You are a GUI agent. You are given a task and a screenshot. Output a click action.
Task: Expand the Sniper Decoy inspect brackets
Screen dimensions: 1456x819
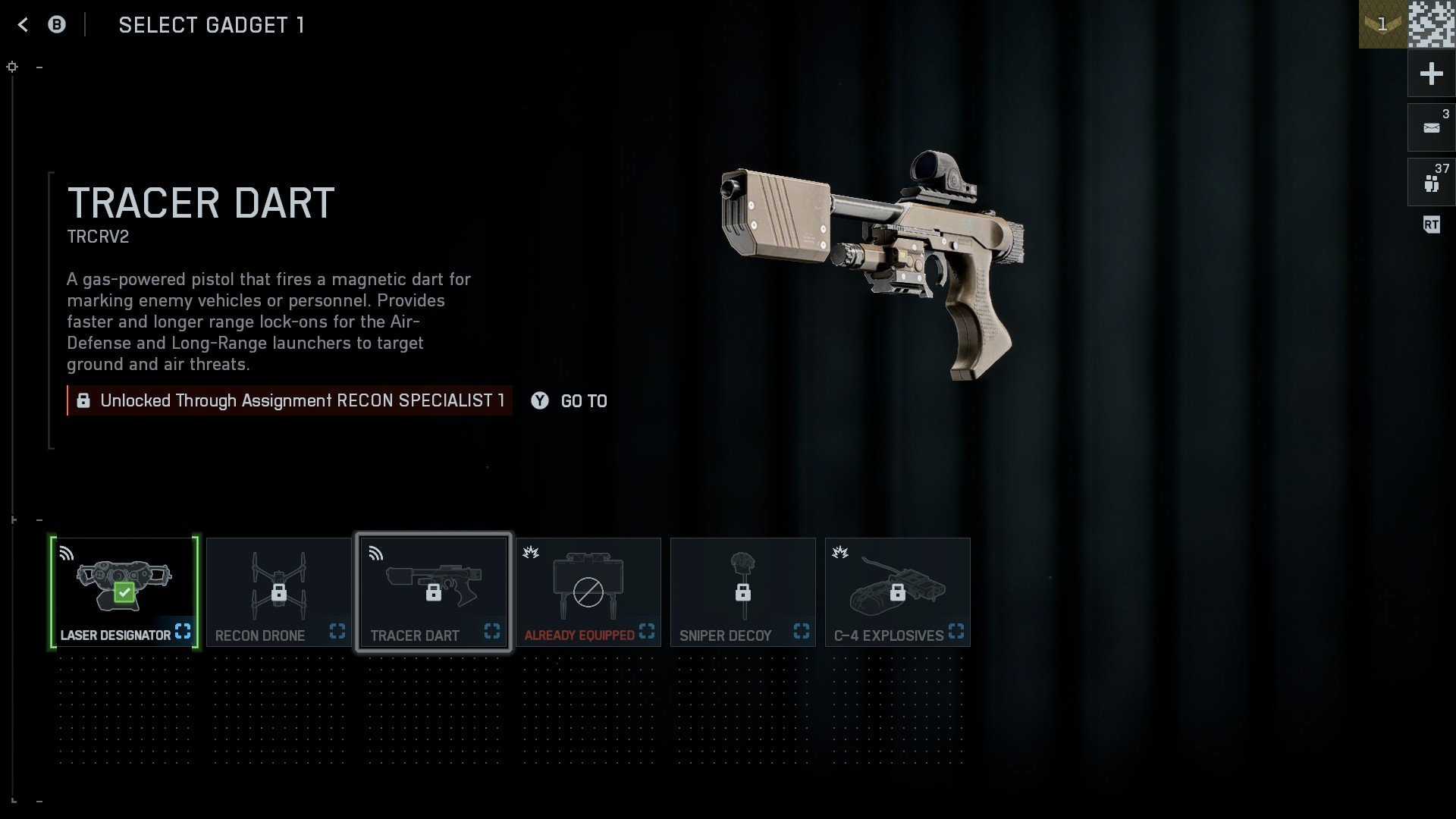[x=802, y=629]
